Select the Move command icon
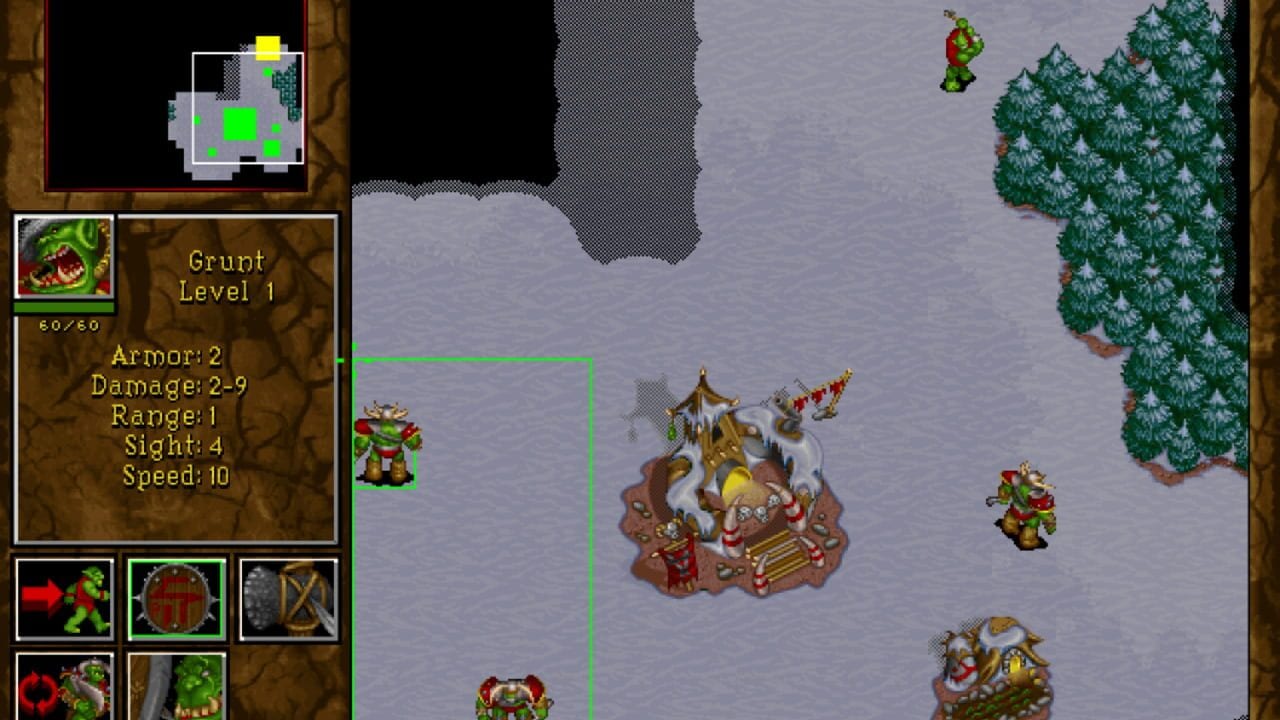The width and height of the screenshot is (1280, 720). (65, 597)
